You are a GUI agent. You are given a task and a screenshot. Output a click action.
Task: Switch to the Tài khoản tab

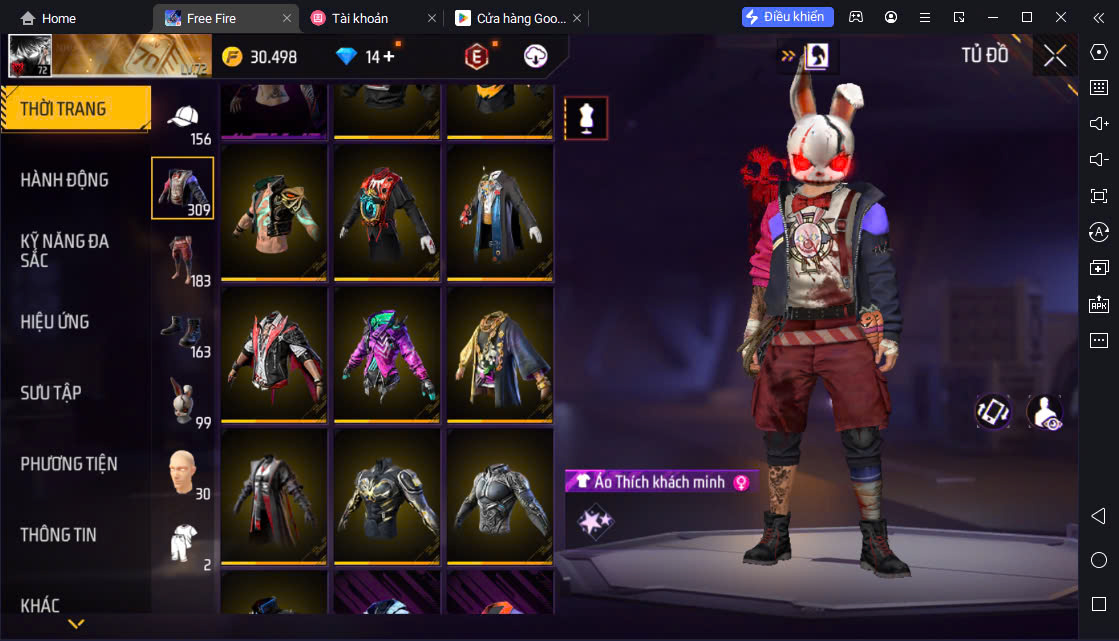360,18
